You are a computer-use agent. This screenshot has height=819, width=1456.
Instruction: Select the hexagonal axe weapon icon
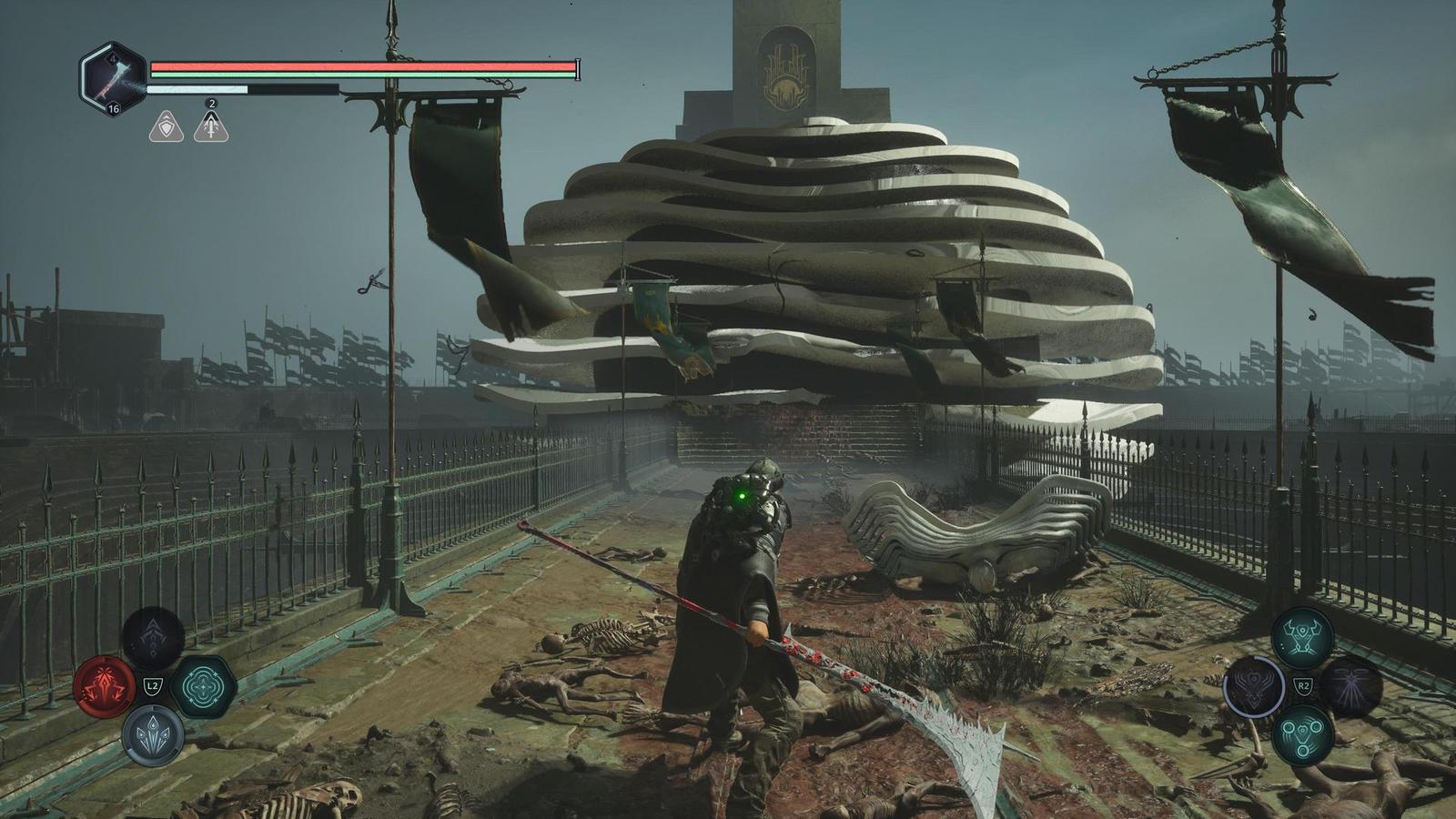113,79
